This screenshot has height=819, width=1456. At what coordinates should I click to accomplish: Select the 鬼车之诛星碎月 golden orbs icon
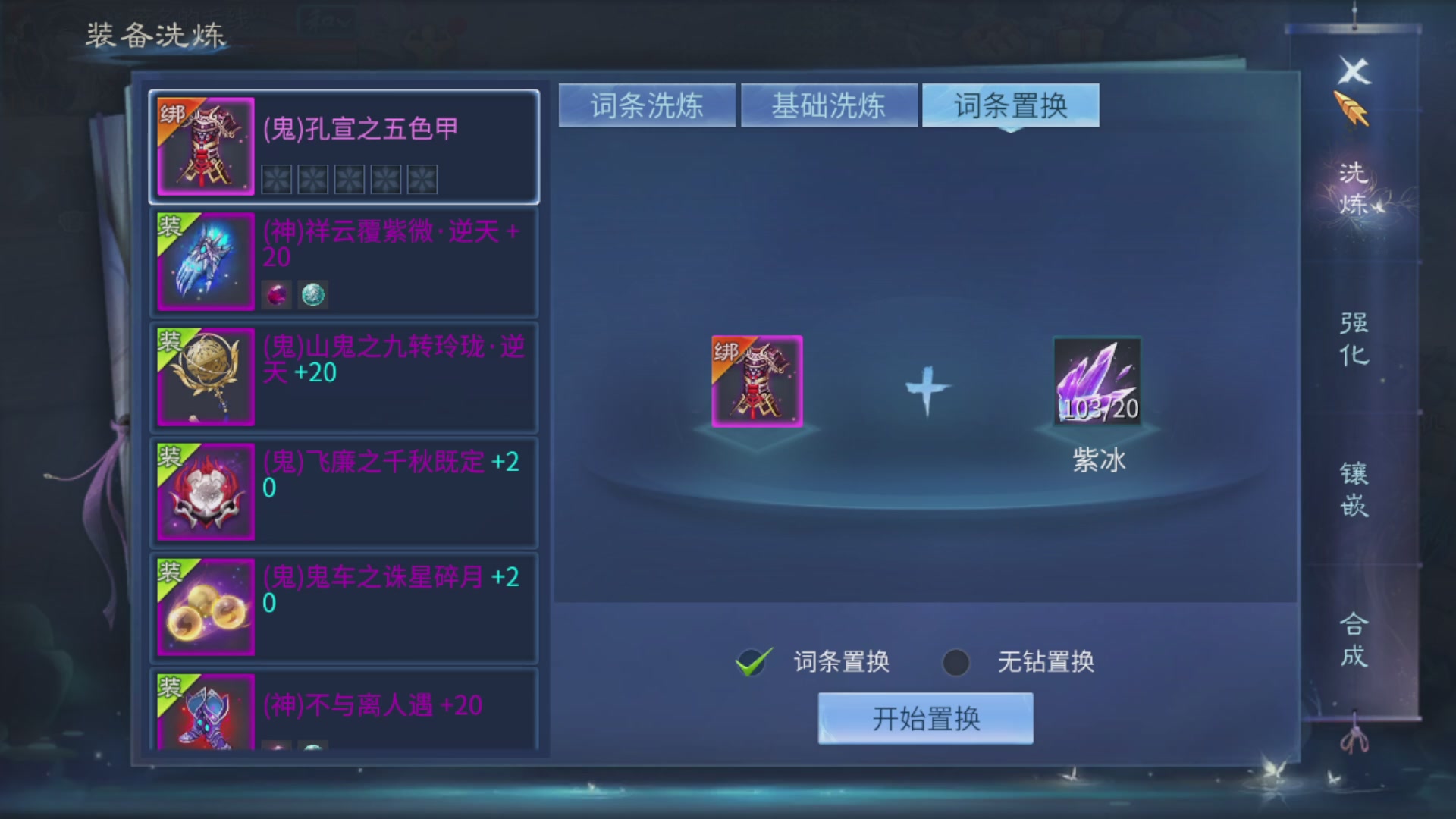point(205,607)
